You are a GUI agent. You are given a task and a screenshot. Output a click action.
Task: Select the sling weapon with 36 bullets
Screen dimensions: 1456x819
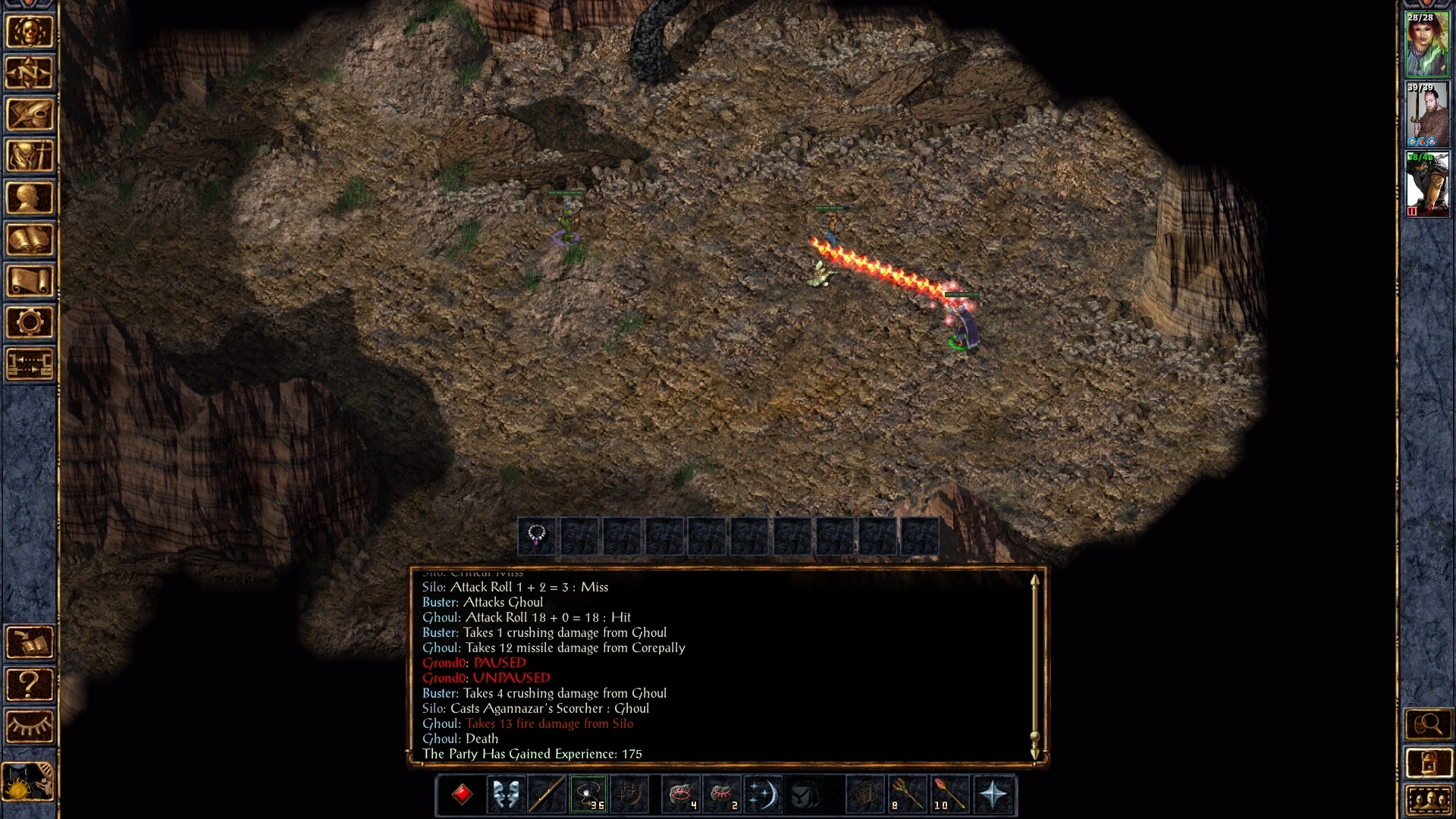[588, 795]
